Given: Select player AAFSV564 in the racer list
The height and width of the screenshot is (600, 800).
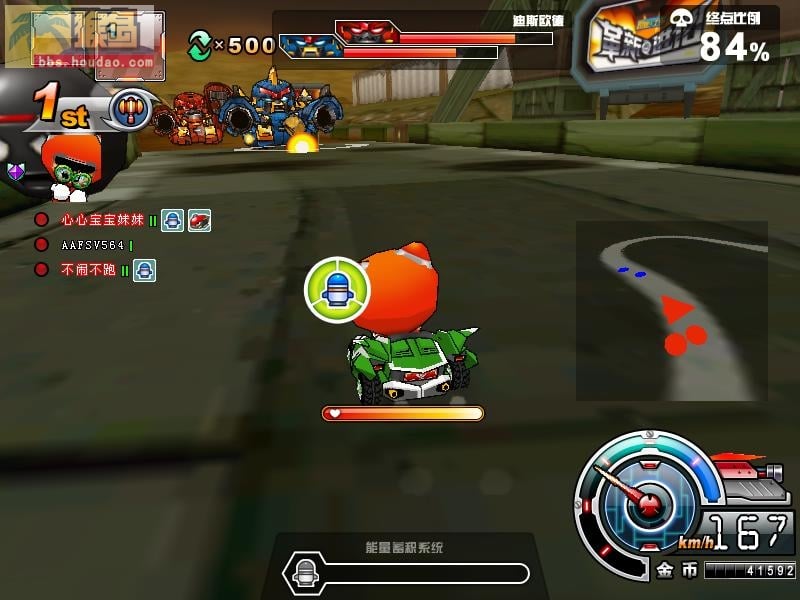Looking at the screenshot, I should click(90, 245).
